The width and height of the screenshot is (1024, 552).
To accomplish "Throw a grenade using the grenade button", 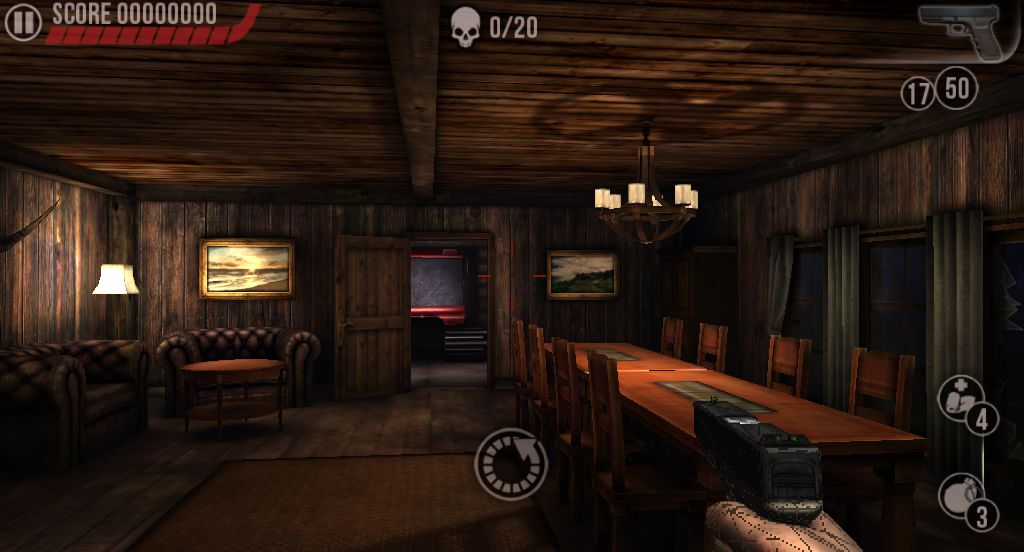I will pos(962,496).
